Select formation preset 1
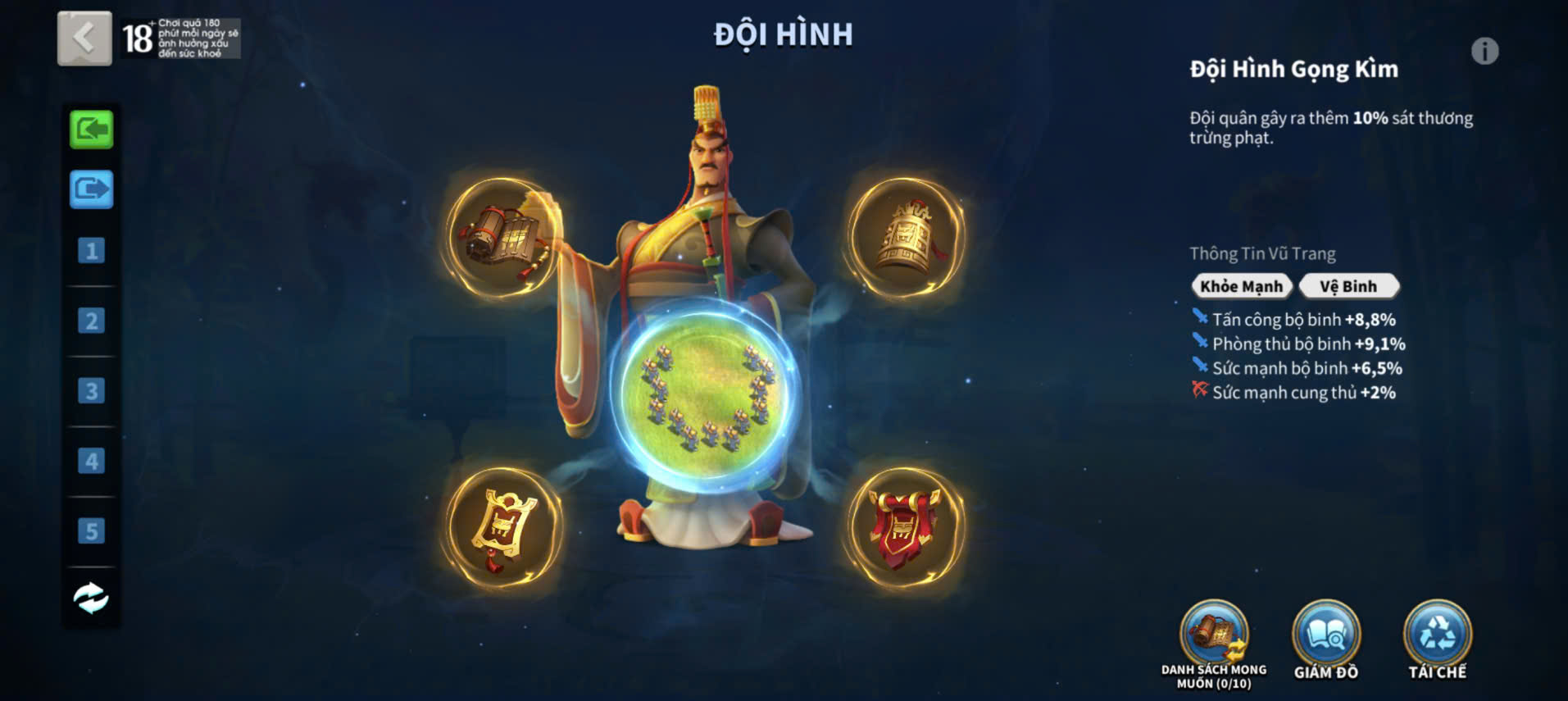Screen dimensions: 1568x701 click(91, 250)
